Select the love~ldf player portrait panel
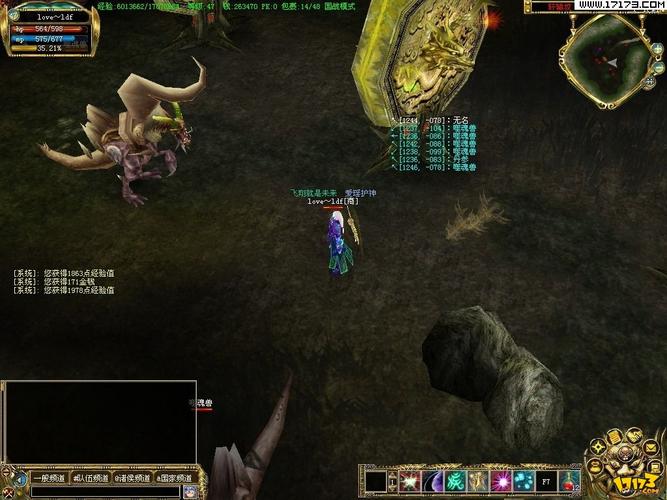This screenshot has width=667, height=500. (50, 28)
